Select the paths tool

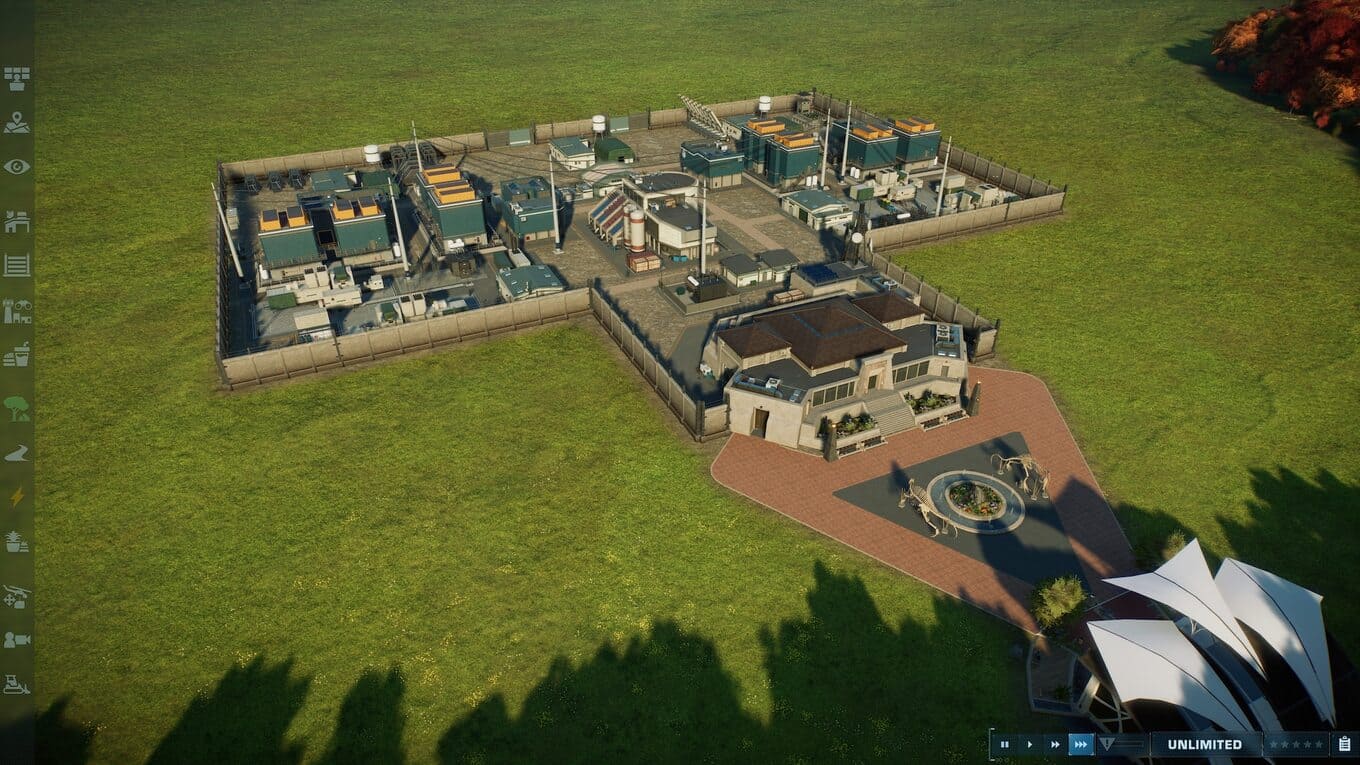pyautogui.click(x=17, y=453)
